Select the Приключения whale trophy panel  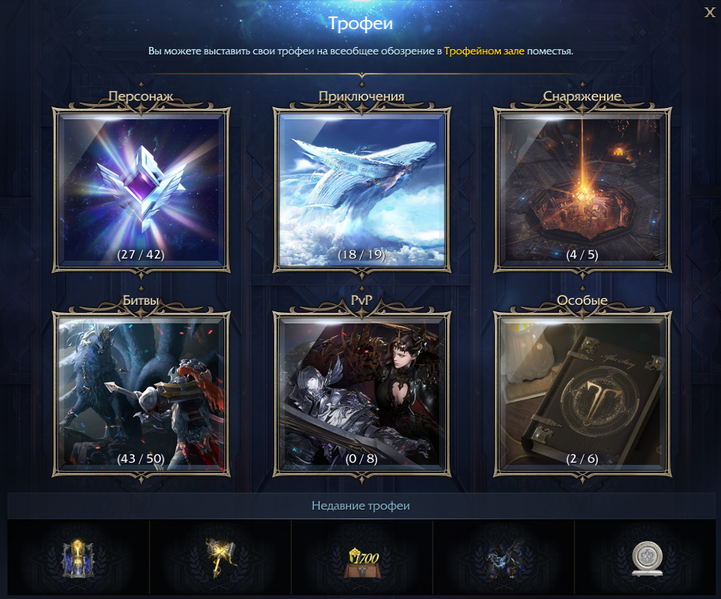click(362, 189)
